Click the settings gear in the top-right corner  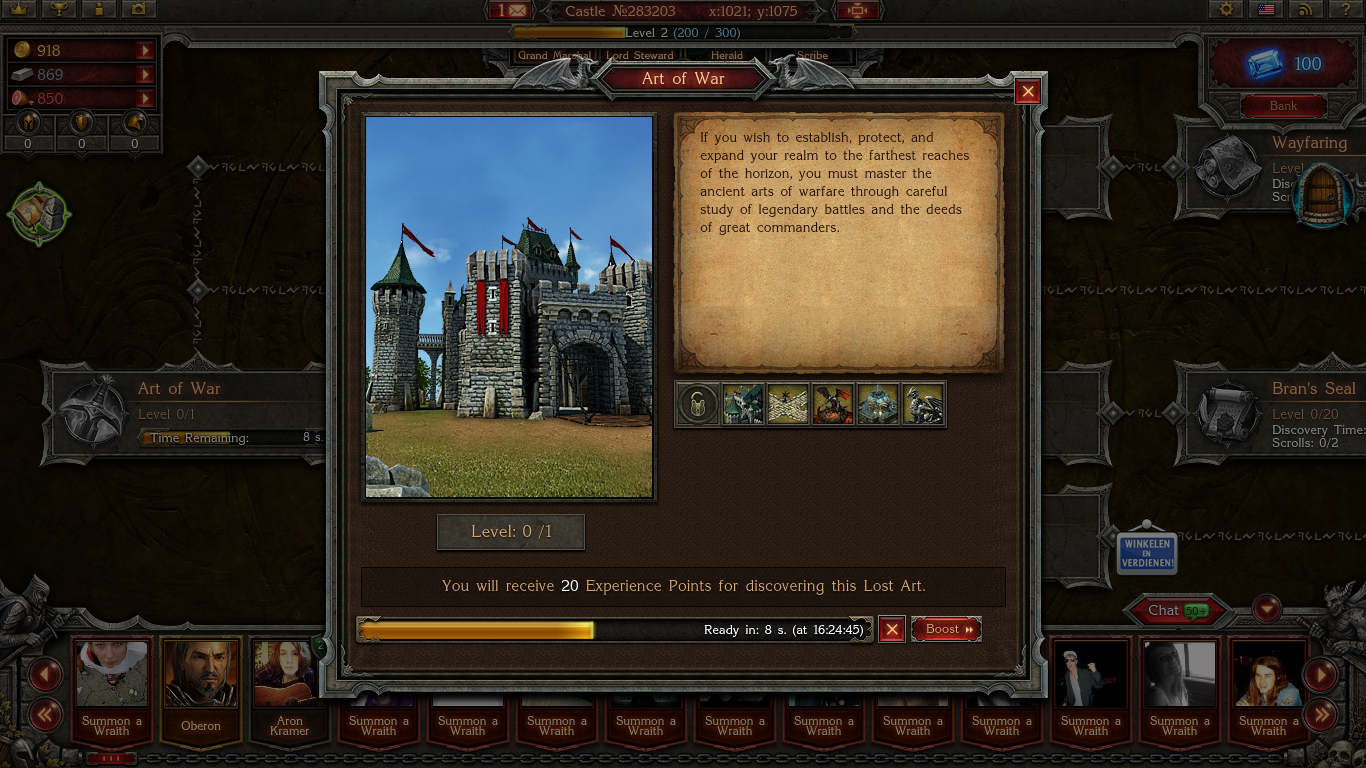[1227, 9]
